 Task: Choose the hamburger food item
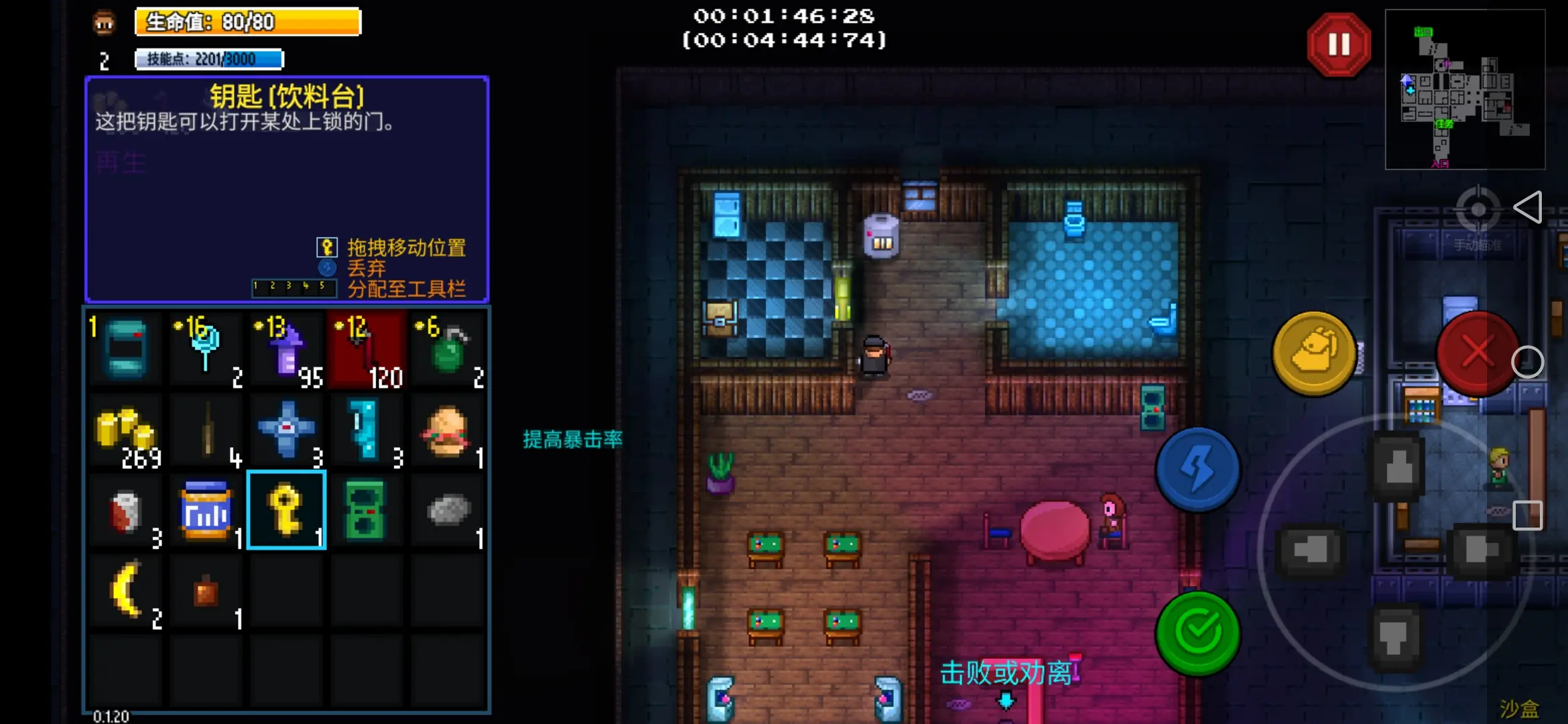[447, 430]
